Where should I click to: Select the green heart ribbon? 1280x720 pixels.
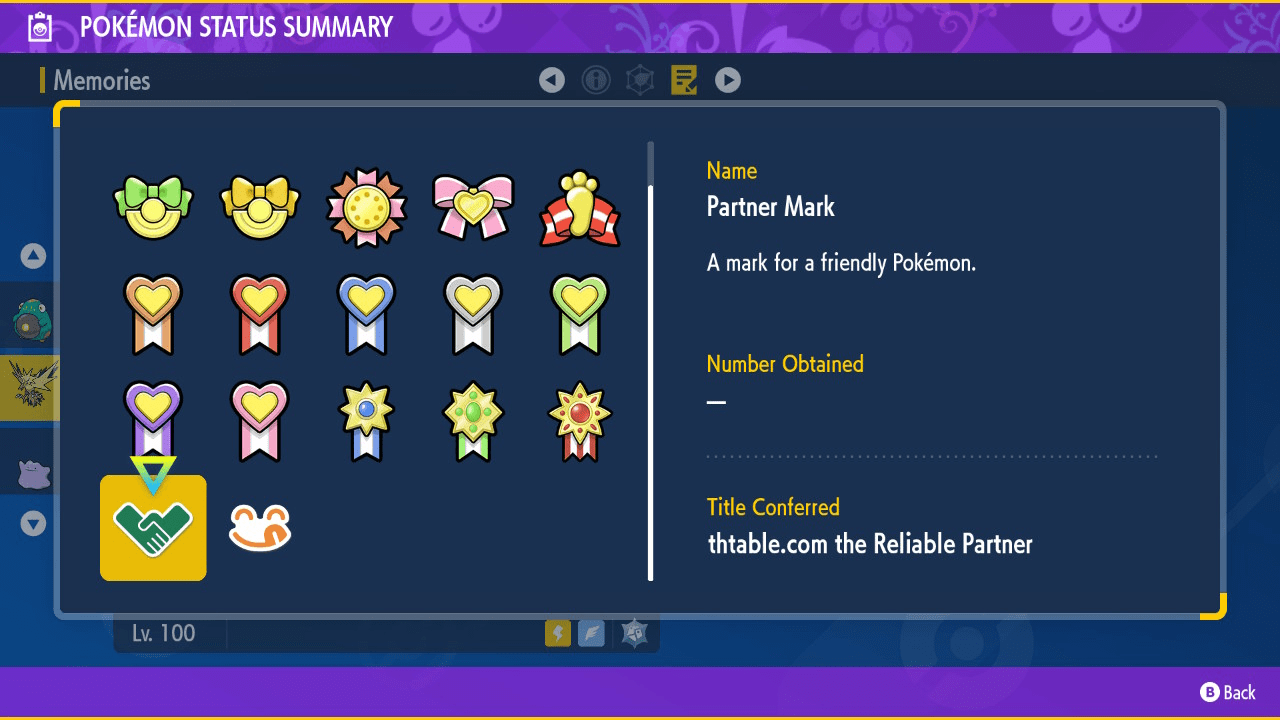580,314
